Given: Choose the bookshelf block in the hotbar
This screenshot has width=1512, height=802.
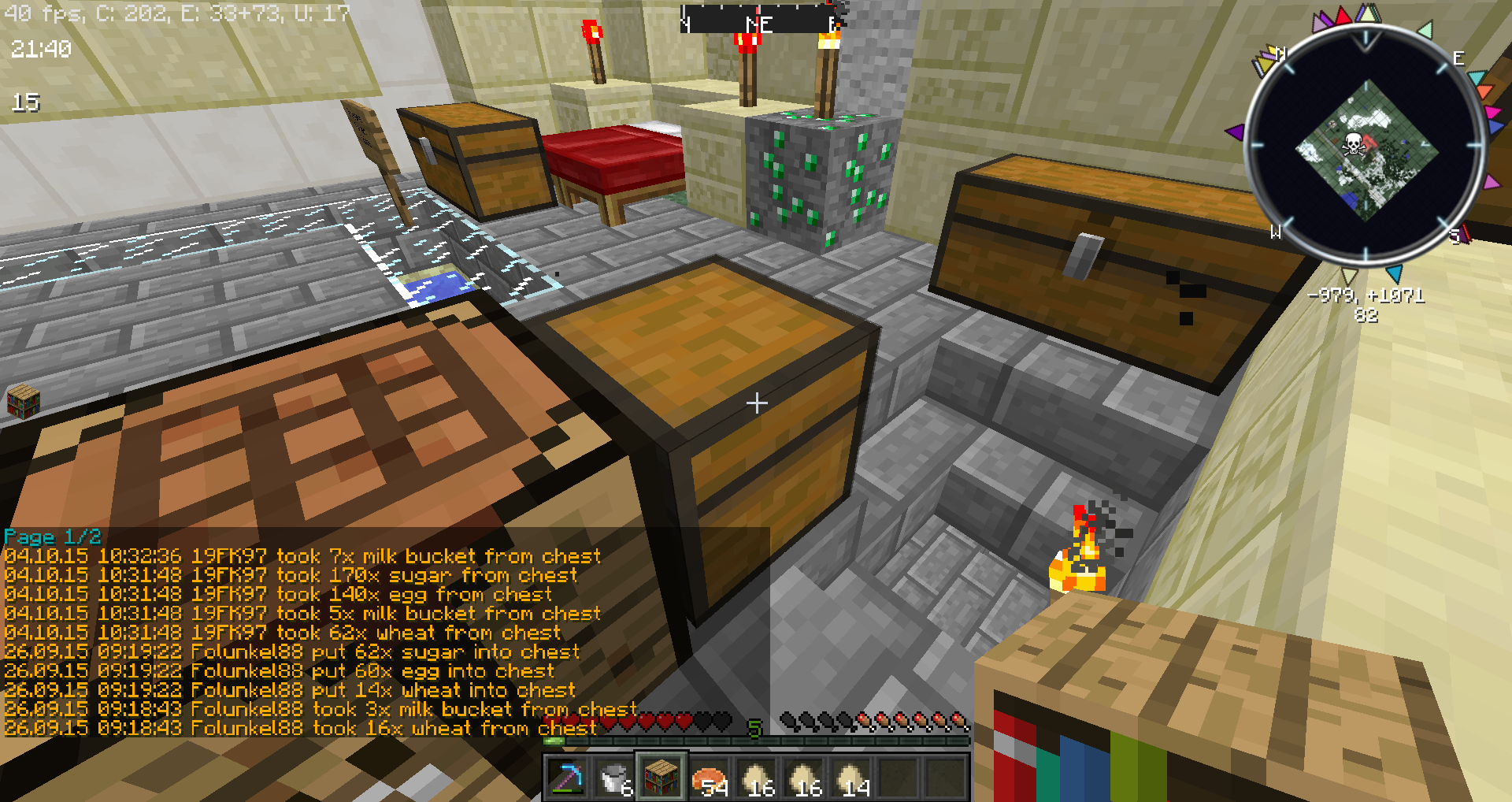Looking at the screenshot, I should 661,777.
